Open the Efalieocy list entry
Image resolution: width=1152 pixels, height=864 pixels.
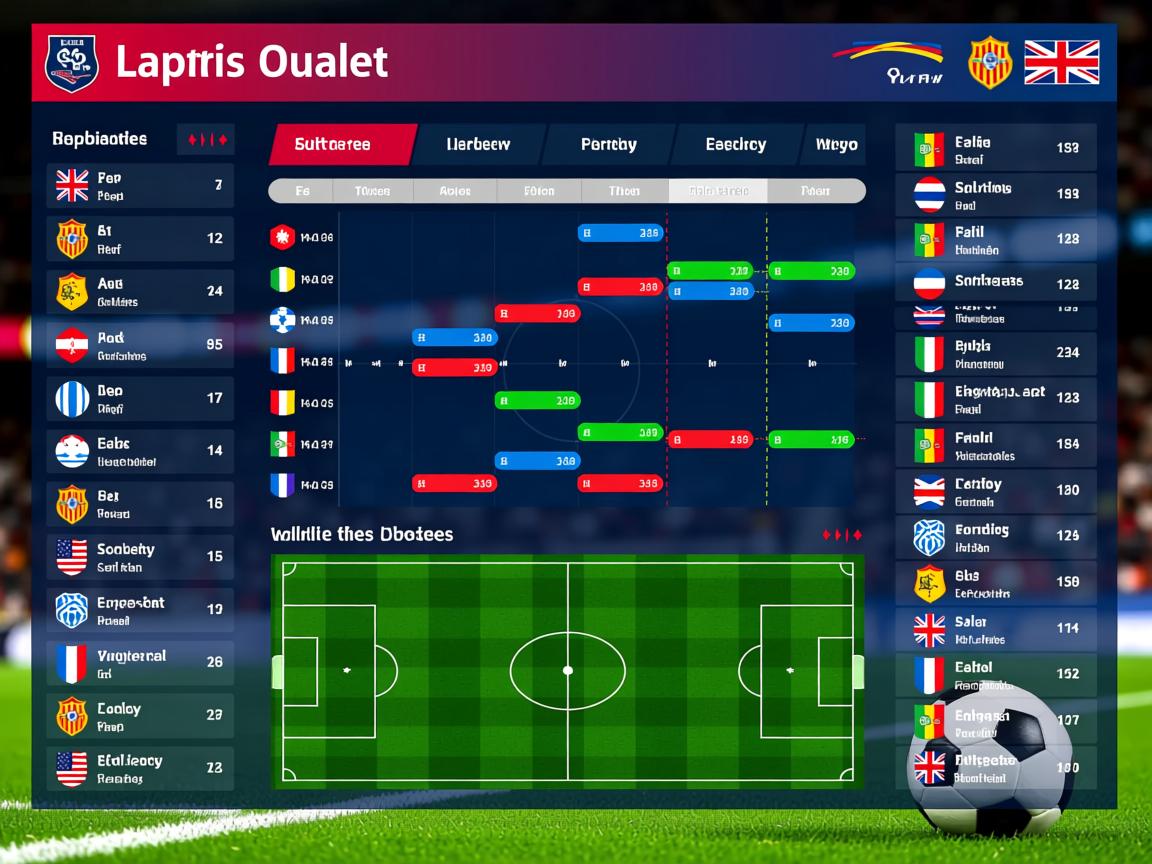140,769
